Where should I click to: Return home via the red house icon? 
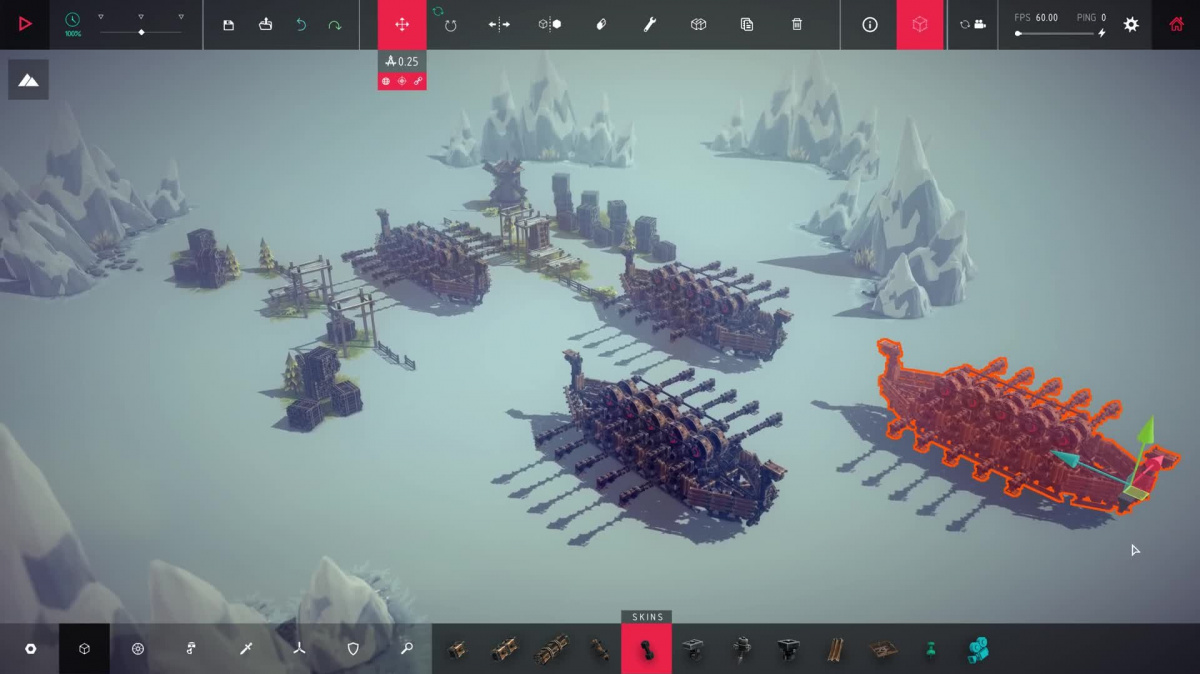(1176, 24)
